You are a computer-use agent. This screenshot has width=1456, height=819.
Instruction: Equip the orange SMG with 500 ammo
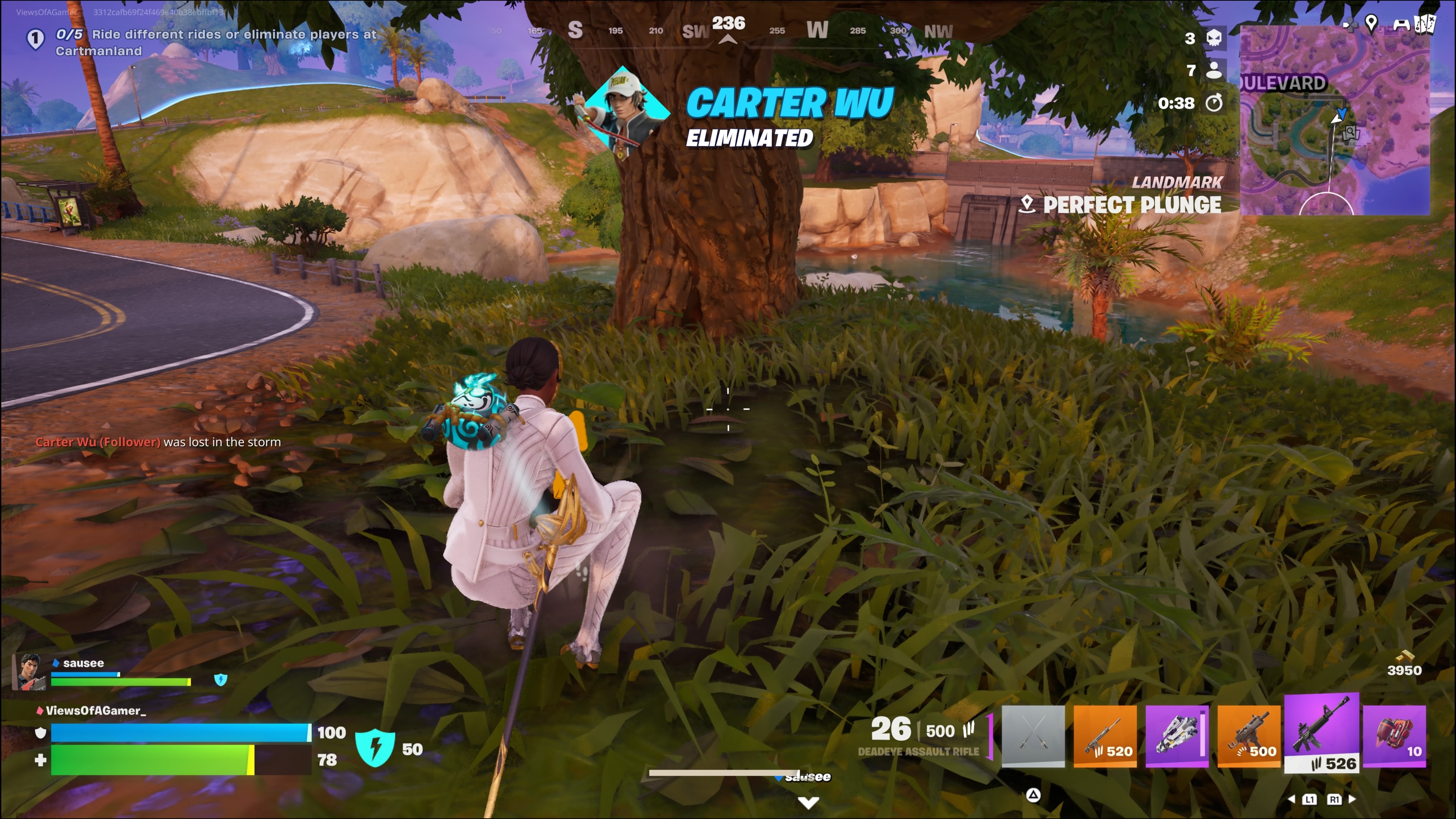pos(1249,735)
